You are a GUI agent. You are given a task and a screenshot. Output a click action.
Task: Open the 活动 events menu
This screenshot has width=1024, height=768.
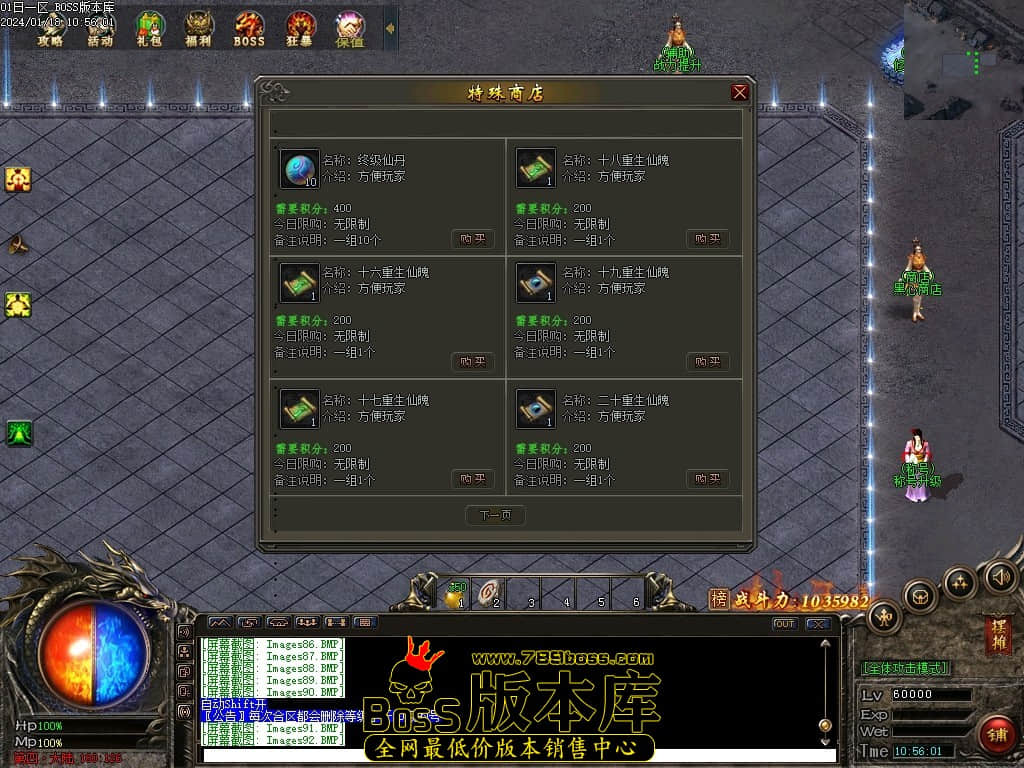tap(100, 29)
